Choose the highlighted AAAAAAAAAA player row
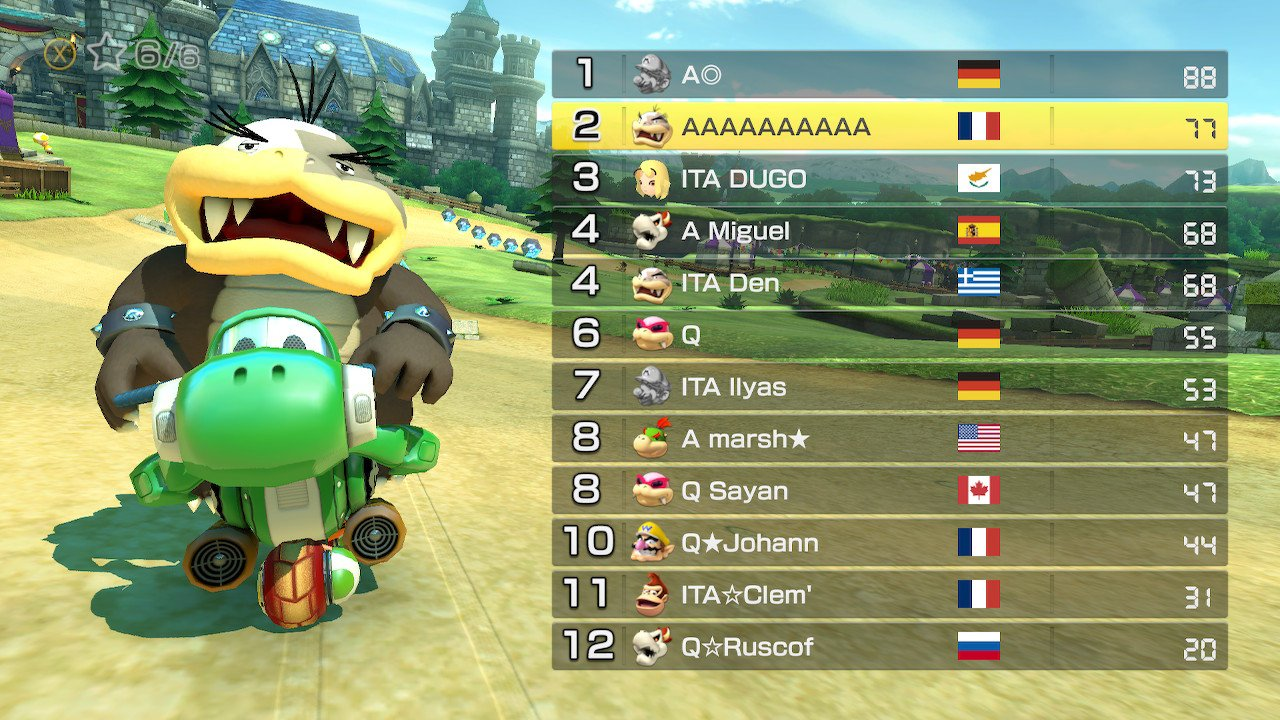Viewport: 1280px width, 720px height. pyautogui.click(x=889, y=127)
